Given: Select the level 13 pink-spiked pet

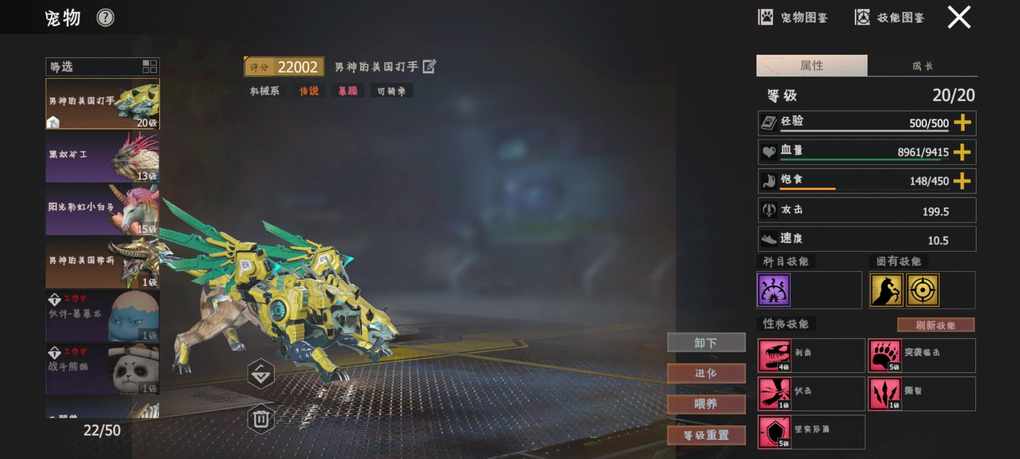Looking at the screenshot, I should click(102, 156).
